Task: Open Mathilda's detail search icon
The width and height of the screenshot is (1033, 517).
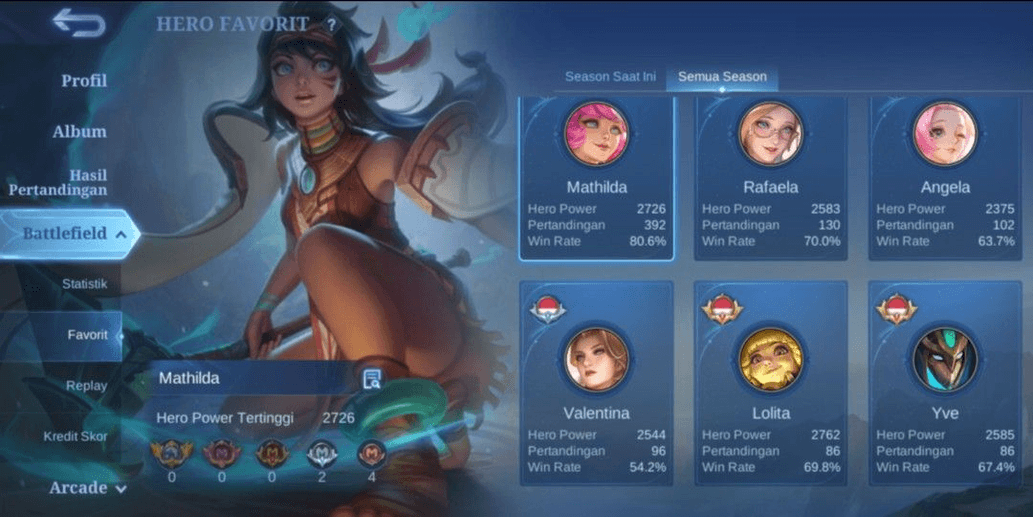Action: click(x=372, y=378)
